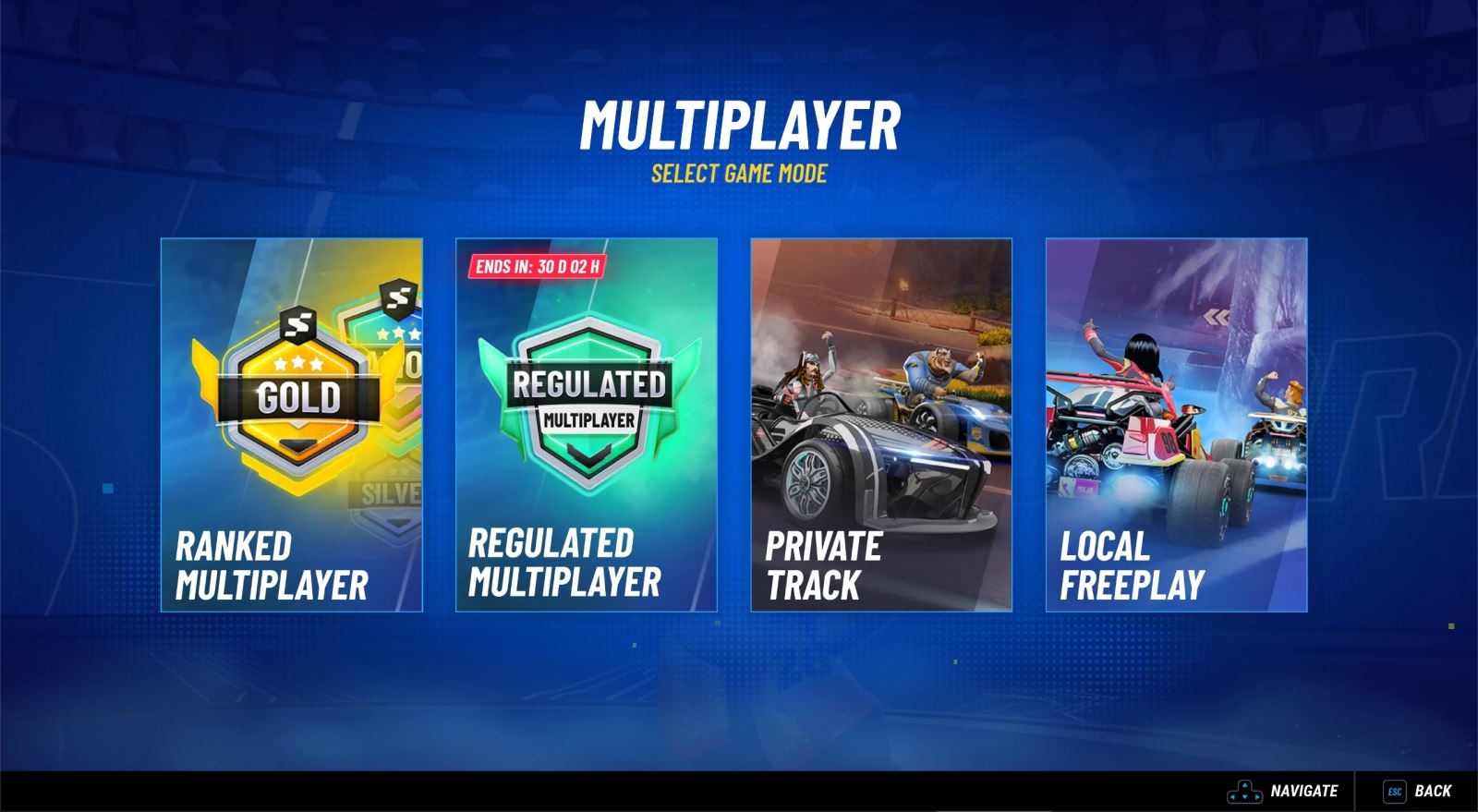Choose the Regulated Multiplayer game mode
Screen dimensions: 1478x812
(586, 425)
